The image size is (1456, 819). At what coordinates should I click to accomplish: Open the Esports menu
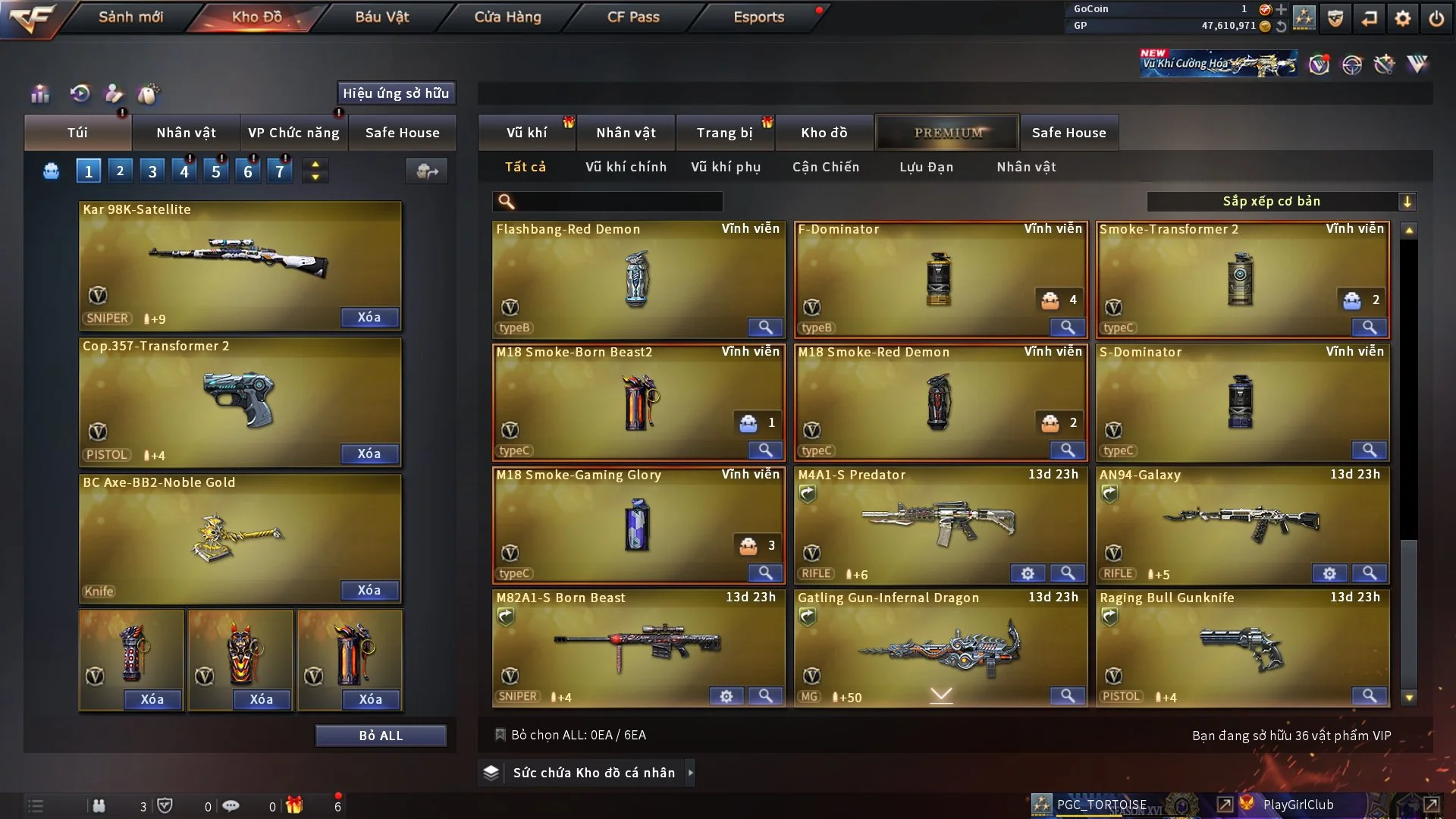[758, 17]
